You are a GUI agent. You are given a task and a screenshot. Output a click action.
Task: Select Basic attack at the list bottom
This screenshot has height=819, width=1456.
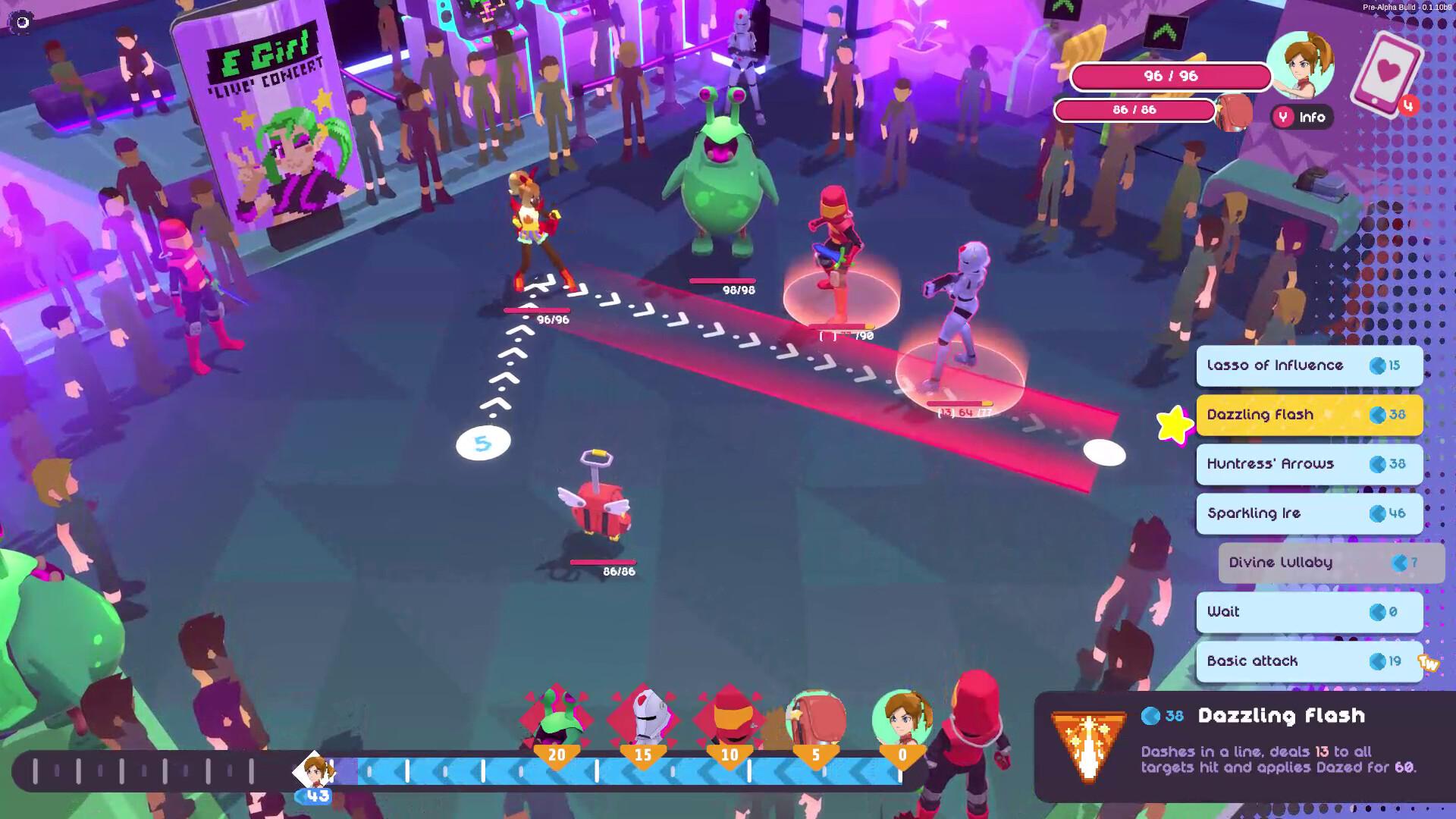[1309, 661]
